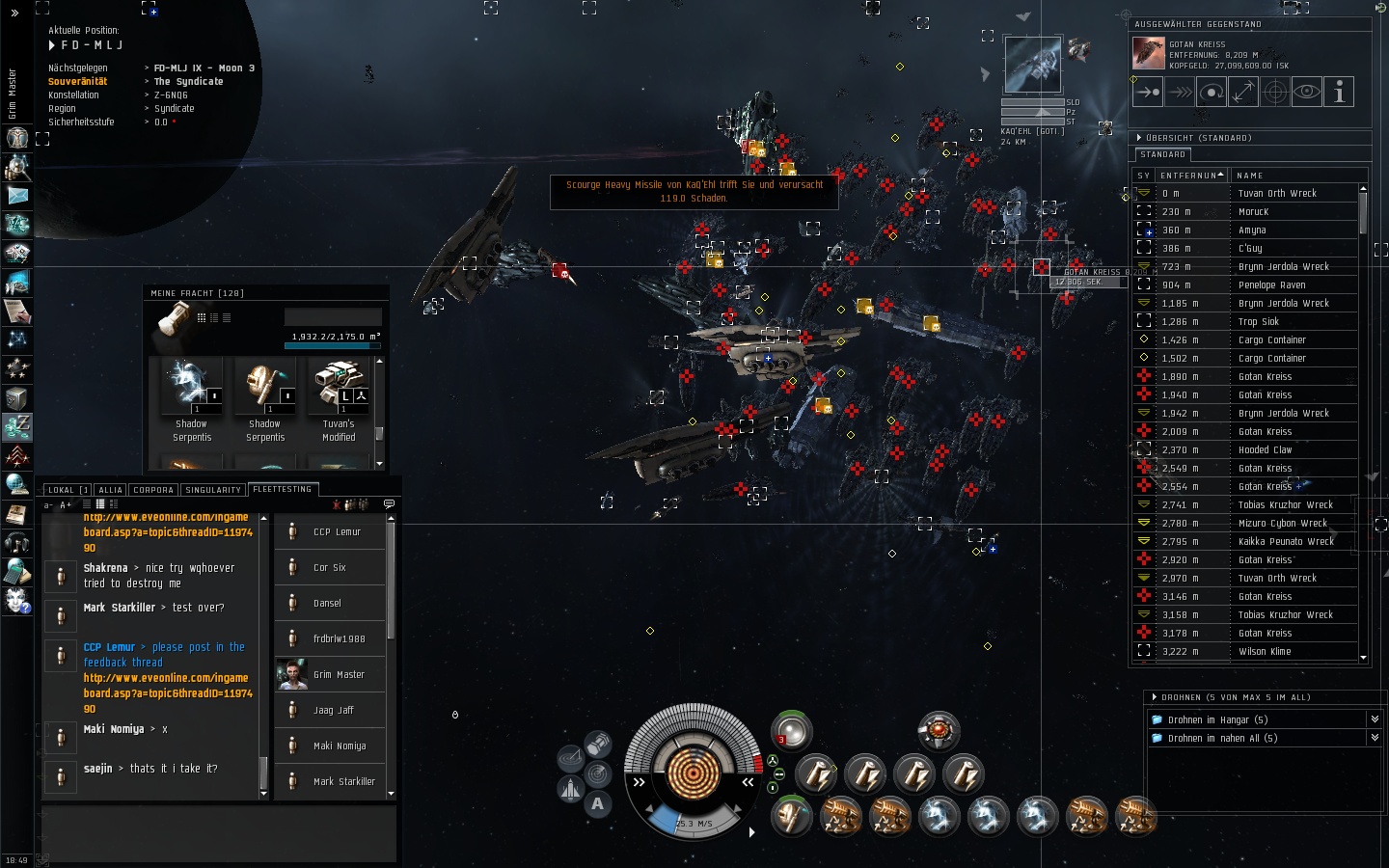The height and width of the screenshot is (868, 1389).
Task: Open The Syndicate sovereignty link
Action: tap(188, 82)
